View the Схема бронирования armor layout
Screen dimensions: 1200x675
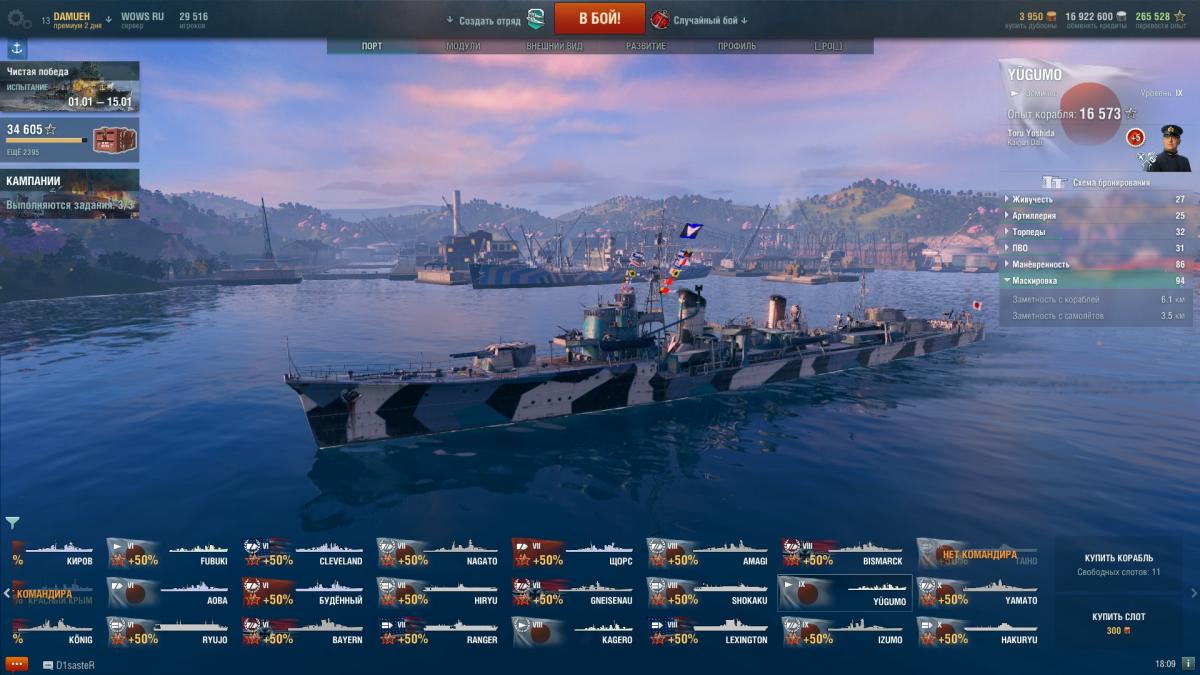pos(1097,182)
